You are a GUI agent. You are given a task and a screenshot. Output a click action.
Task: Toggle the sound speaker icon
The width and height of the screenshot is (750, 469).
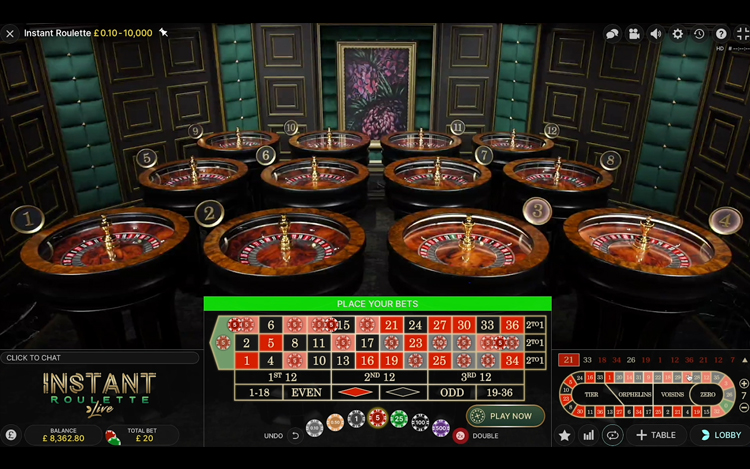point(656,34)
